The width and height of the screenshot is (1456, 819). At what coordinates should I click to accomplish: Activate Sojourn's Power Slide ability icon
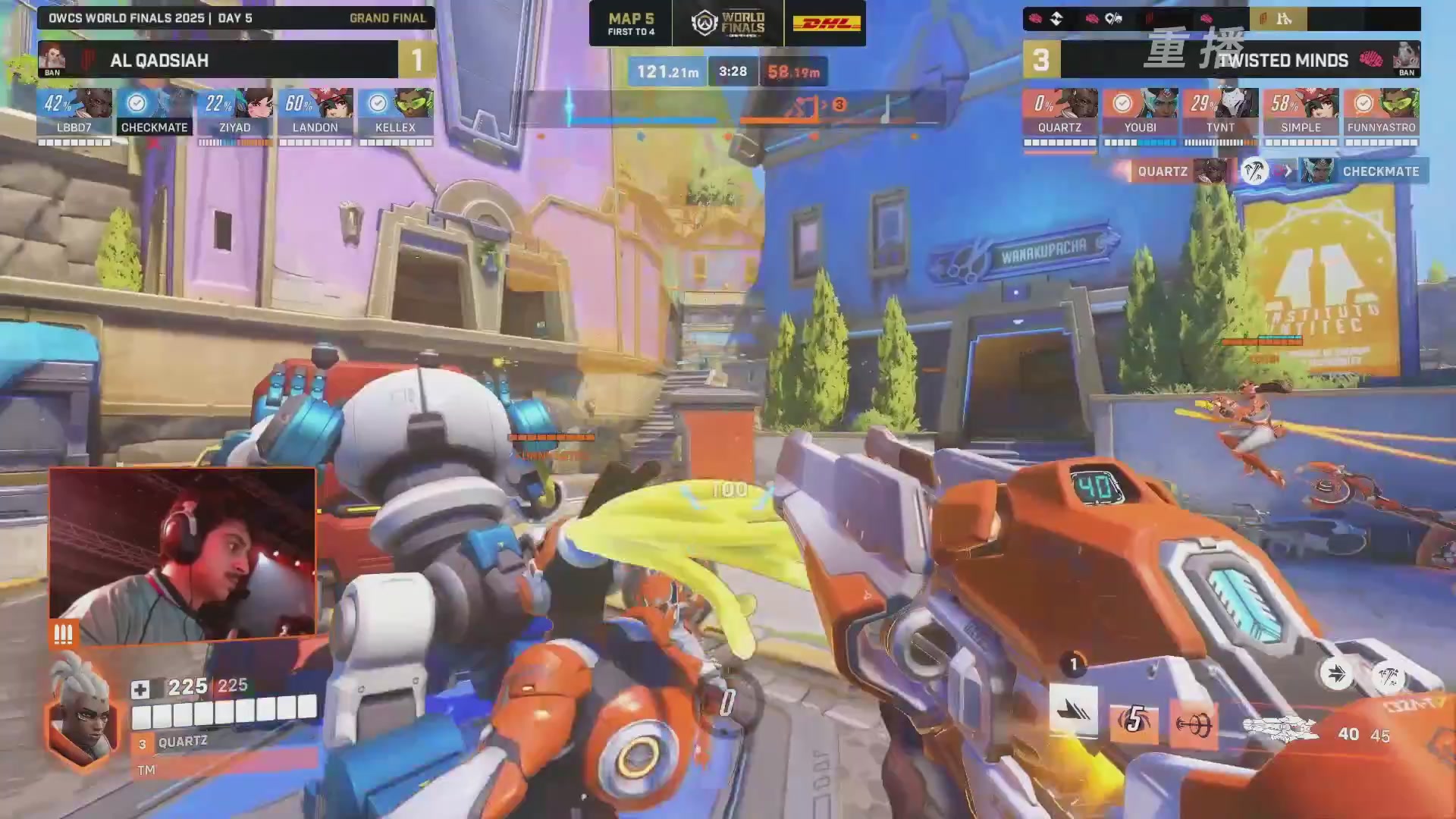pos(1073,711)
